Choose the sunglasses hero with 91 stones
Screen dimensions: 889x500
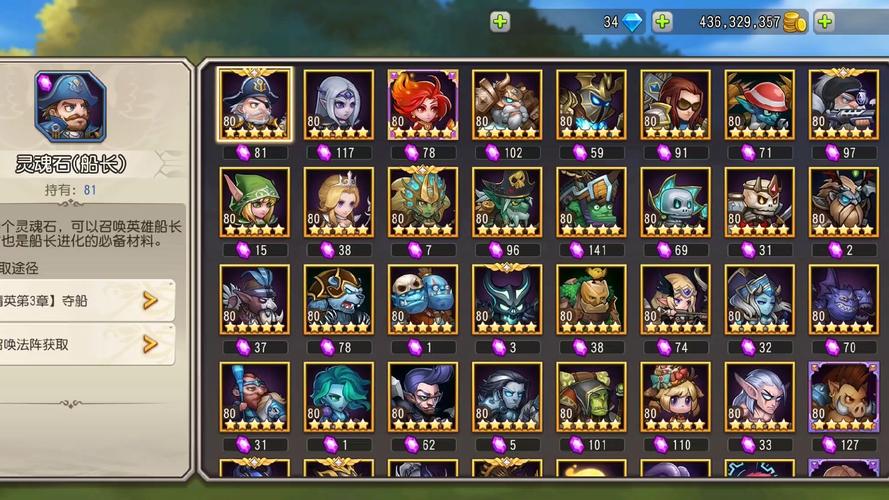(675, 104)
